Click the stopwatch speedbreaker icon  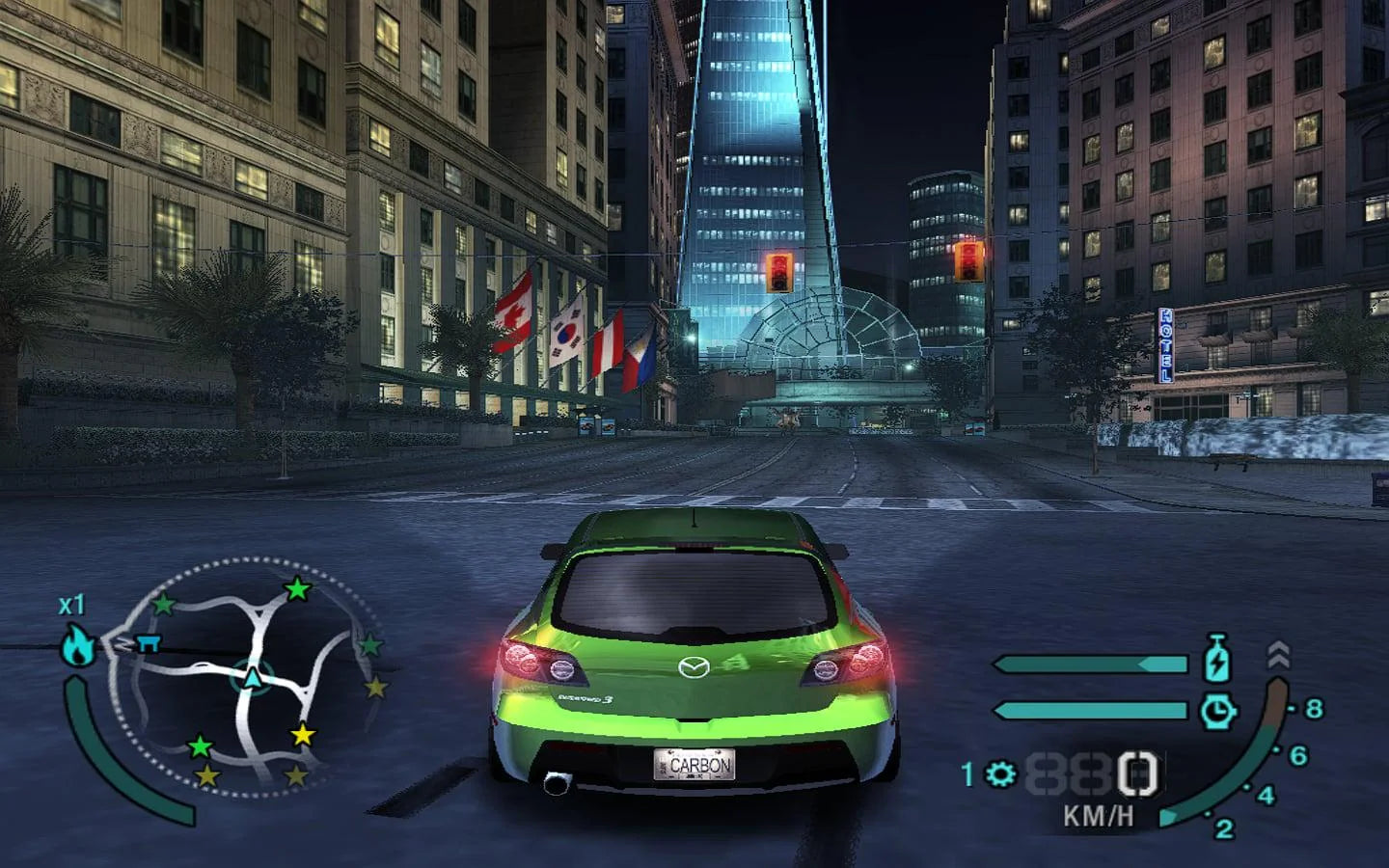(x=1218, y=712)
